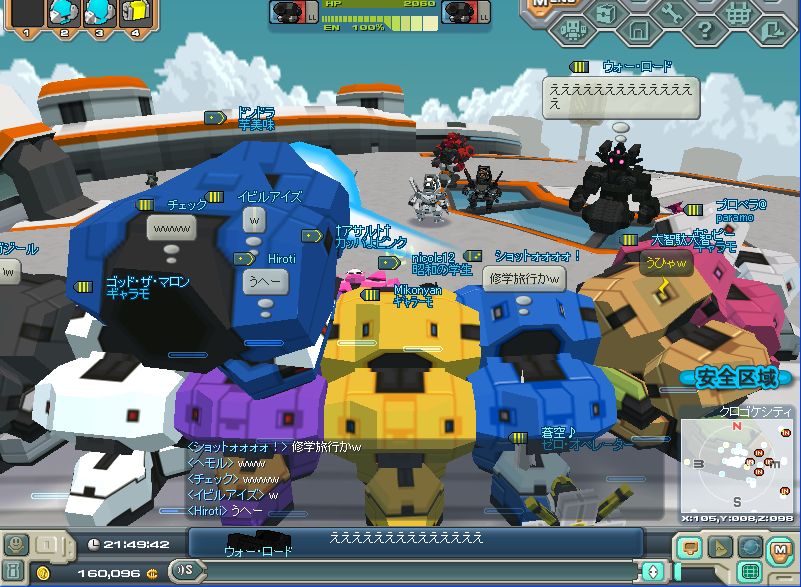Click the green grid icon at bottom right
This screenshot has width=801, height=587.
tap(747, 572)
